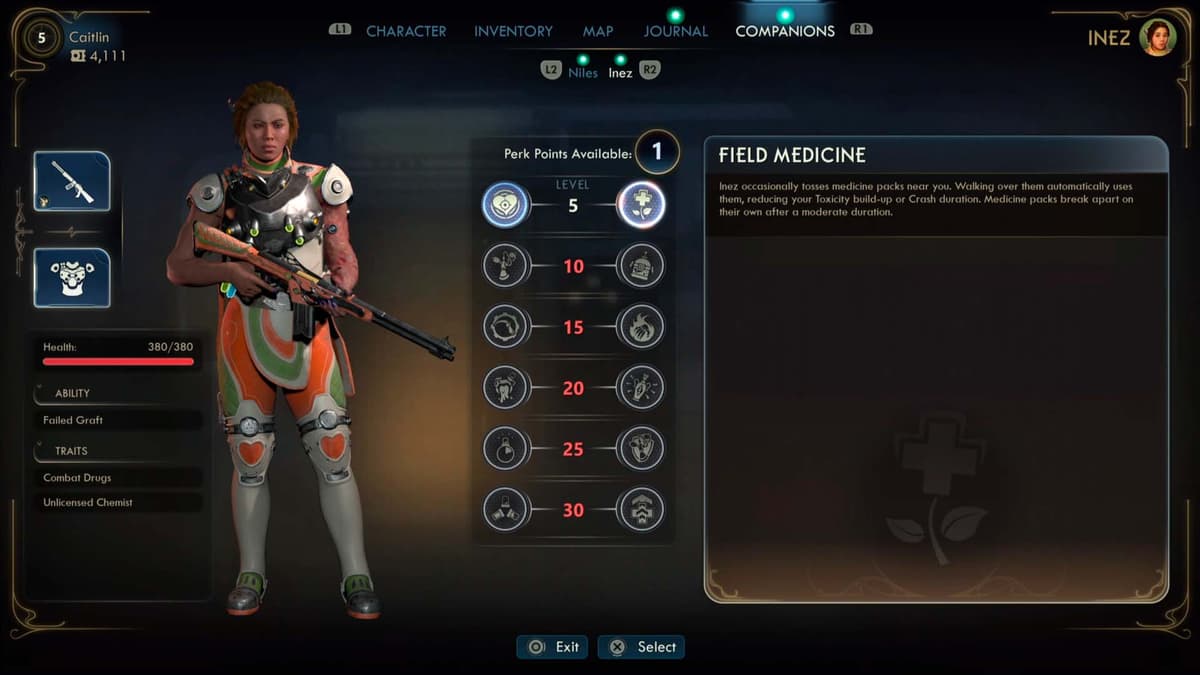Select the level 10 robot head perk

pyautogui.click(x=641, y=266)
